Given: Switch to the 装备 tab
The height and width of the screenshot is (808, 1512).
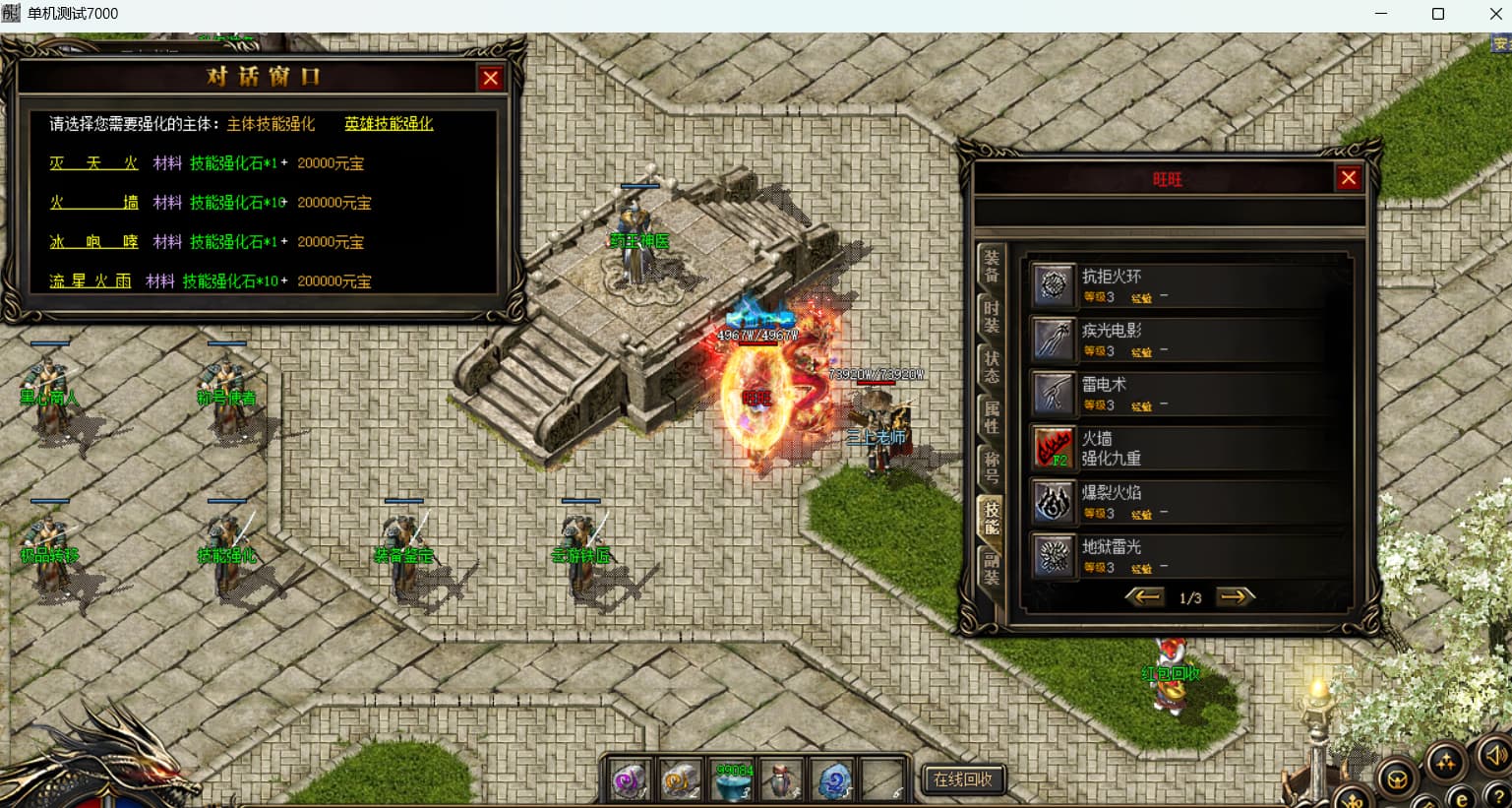Looking at the screenshot, I should click(x=992, y=266).
